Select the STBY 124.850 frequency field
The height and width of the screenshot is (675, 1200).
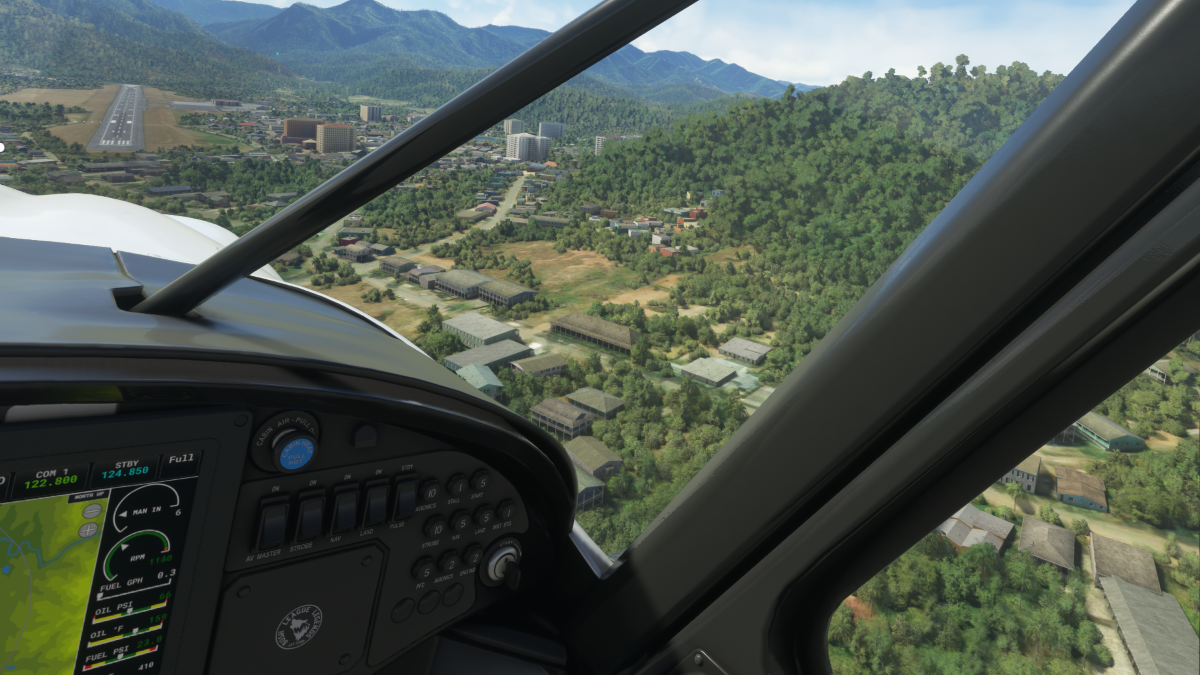(125, 472)
